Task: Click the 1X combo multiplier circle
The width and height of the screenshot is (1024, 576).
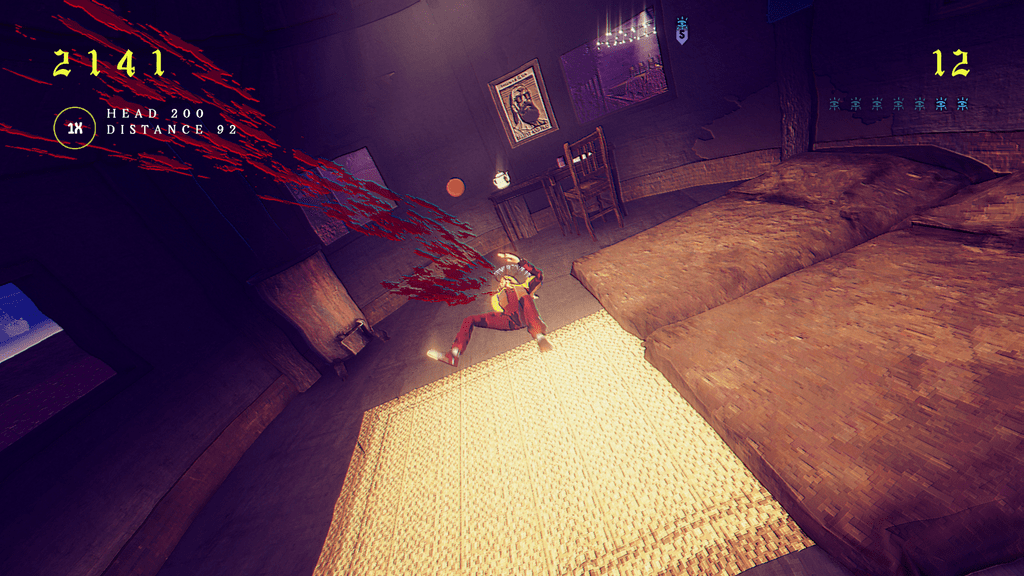Action: [x=74, y=128]
